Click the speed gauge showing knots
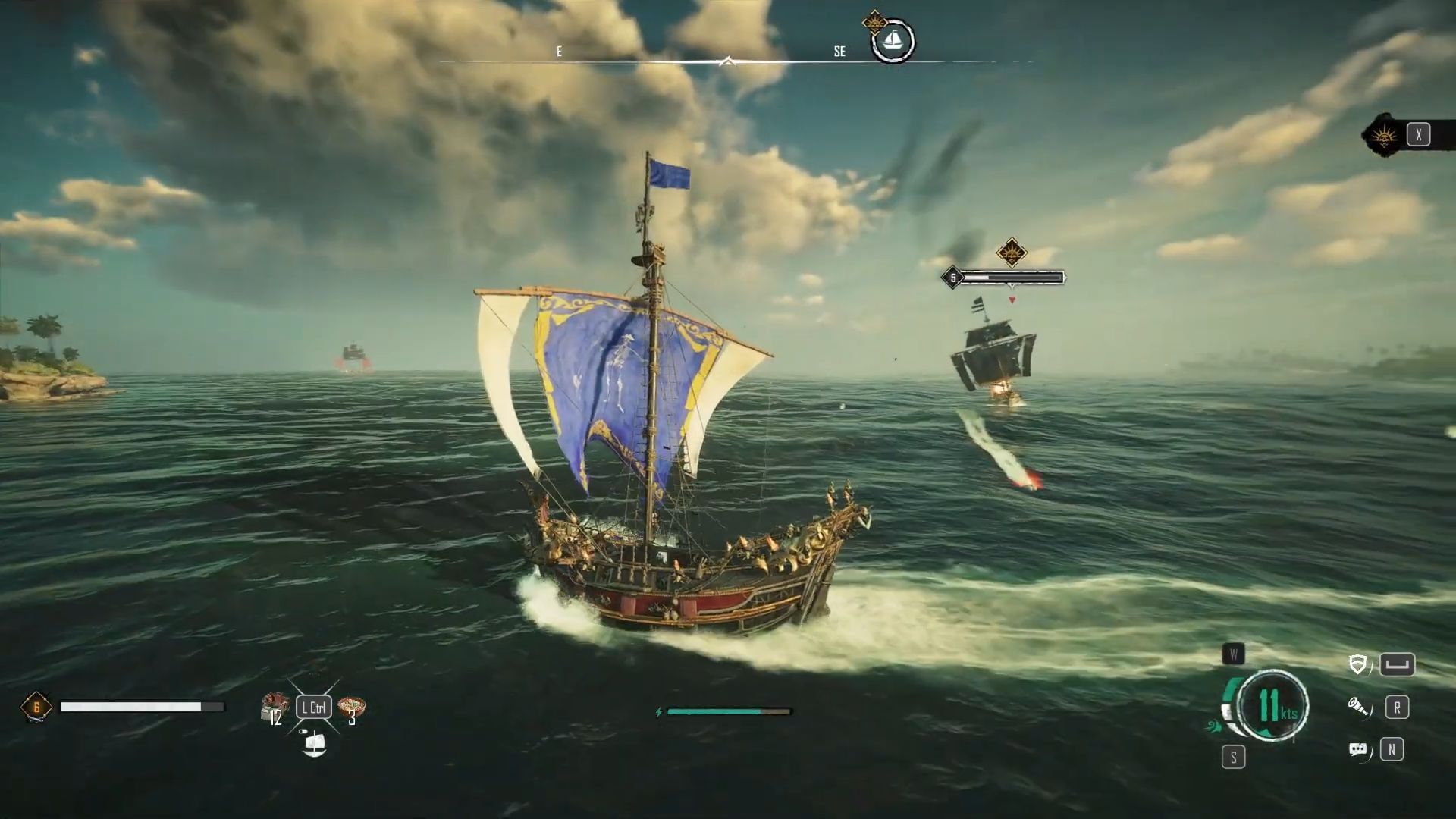The height and width of the screenshot is (819, 1456). [1273, 706]
